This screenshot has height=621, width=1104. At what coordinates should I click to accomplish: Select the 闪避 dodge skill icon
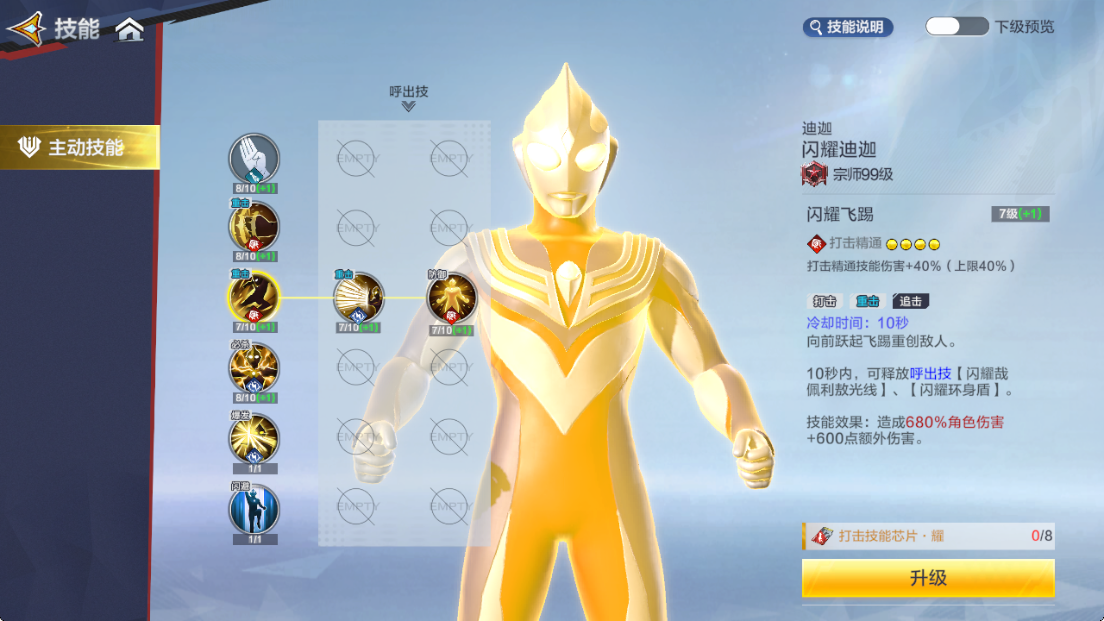pos(254,508)
